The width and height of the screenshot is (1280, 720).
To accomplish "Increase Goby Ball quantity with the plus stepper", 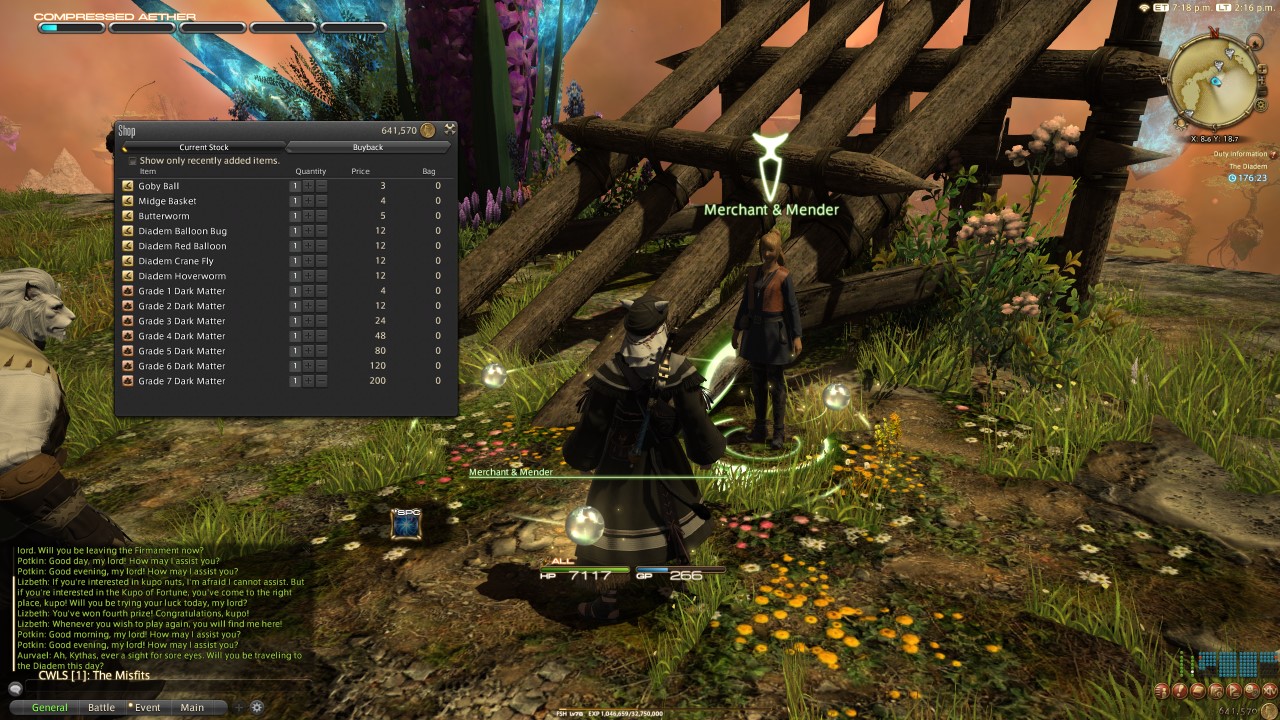I will click(308, 186).
